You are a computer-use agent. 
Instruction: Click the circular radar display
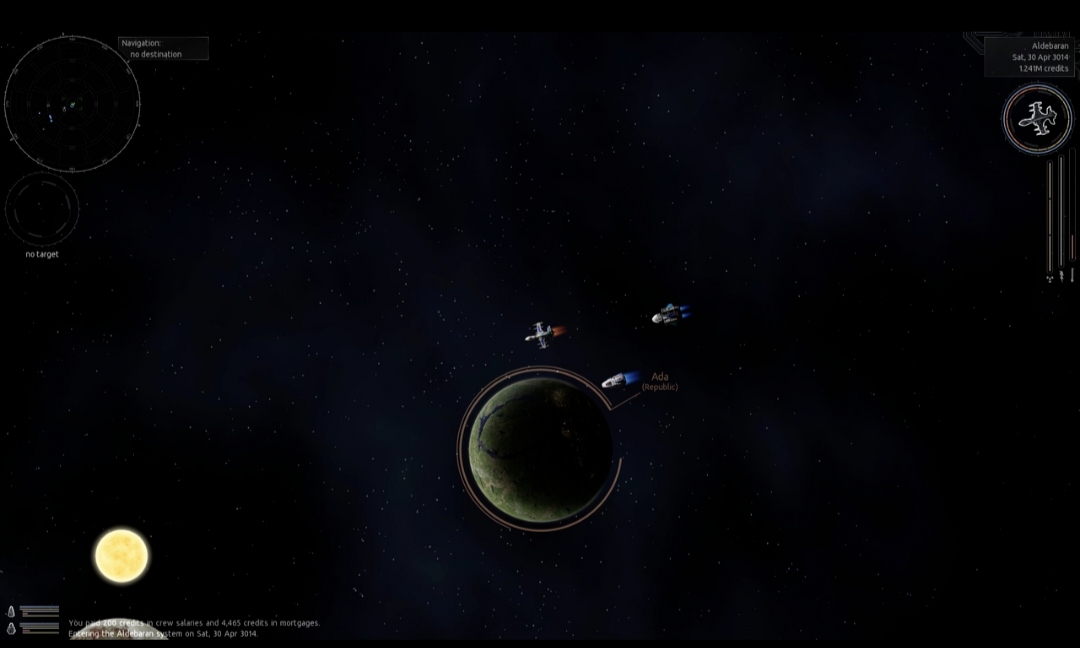click(x=72, y=103)
